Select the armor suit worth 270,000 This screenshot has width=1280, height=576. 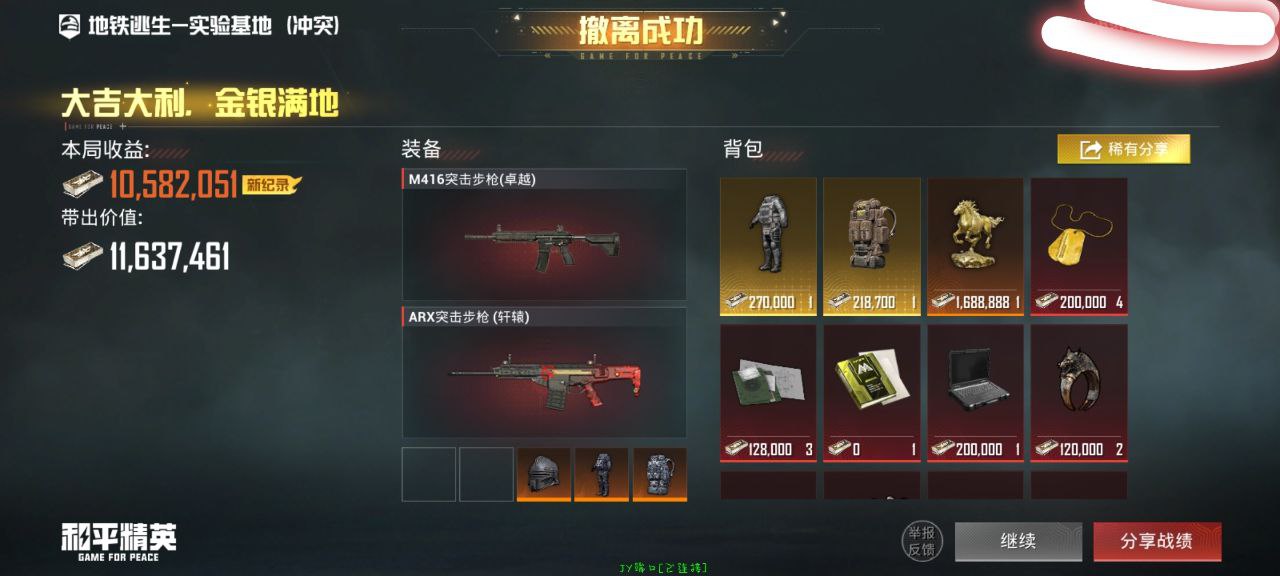[768, 246]
